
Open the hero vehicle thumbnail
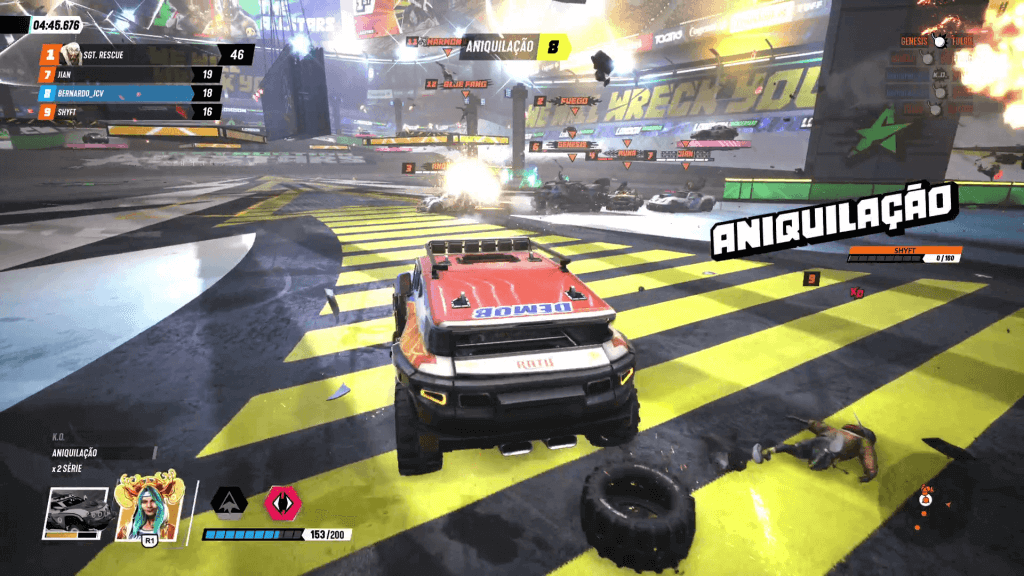click(76, 512)
